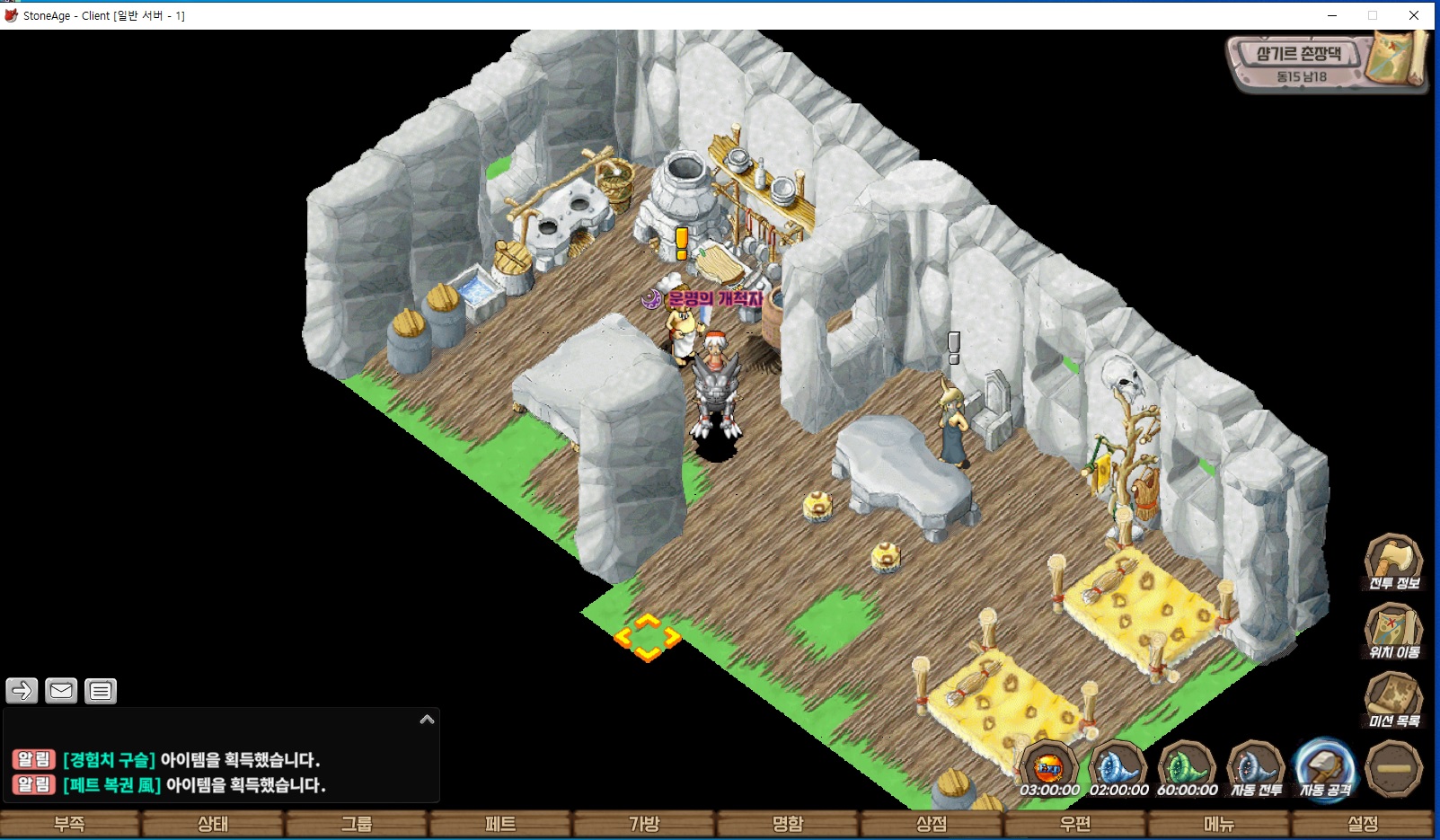The image size is (1440, 840).
Task: Open the 부족 (tribe) menu
Action: click(x=70, y=824)
